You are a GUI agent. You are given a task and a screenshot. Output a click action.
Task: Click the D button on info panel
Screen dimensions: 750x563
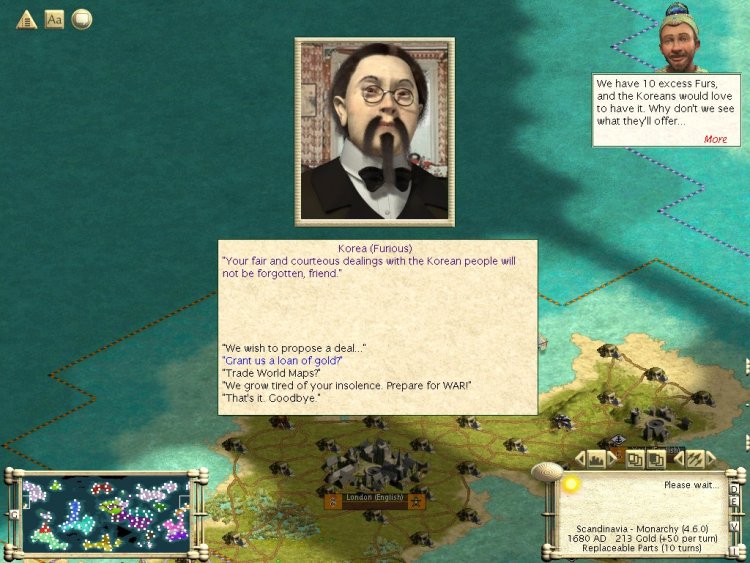point(734,490)
